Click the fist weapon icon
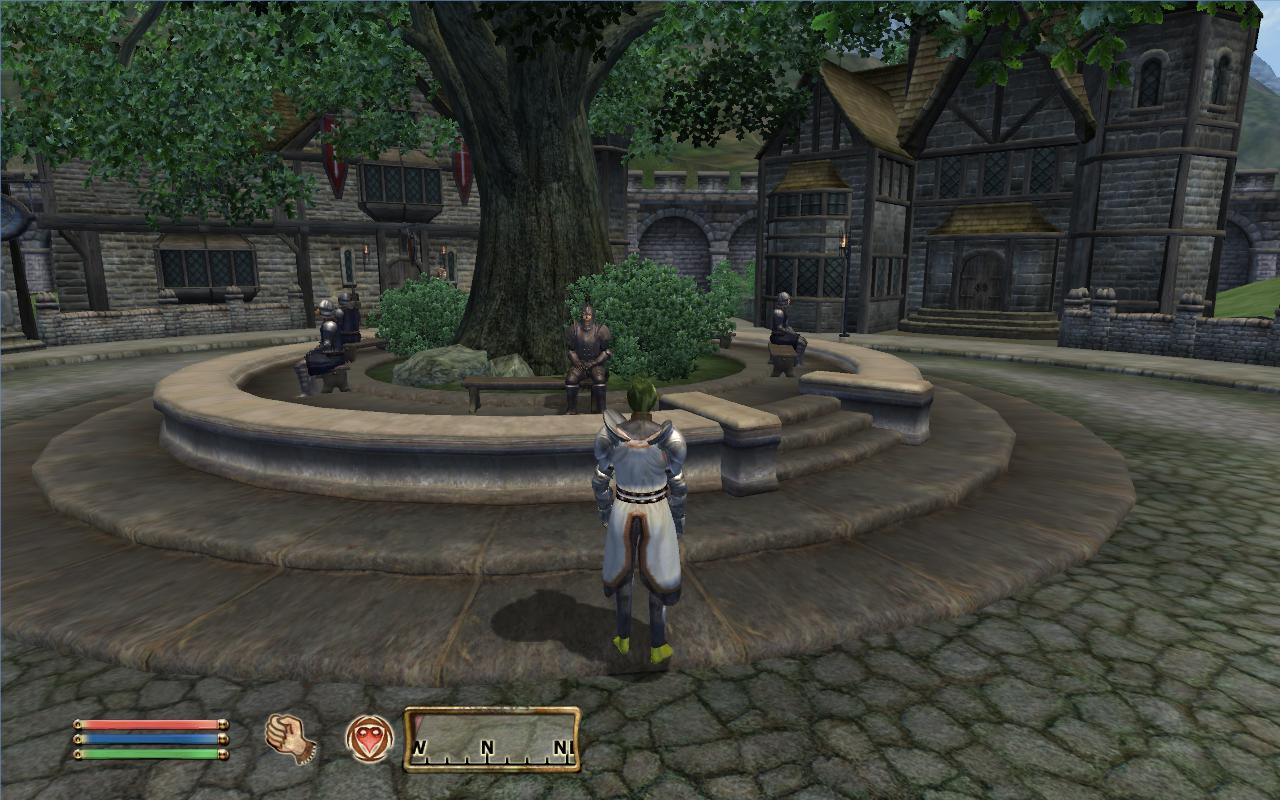This screenshot has height=800, width=1280. click(x=290, y=739)
